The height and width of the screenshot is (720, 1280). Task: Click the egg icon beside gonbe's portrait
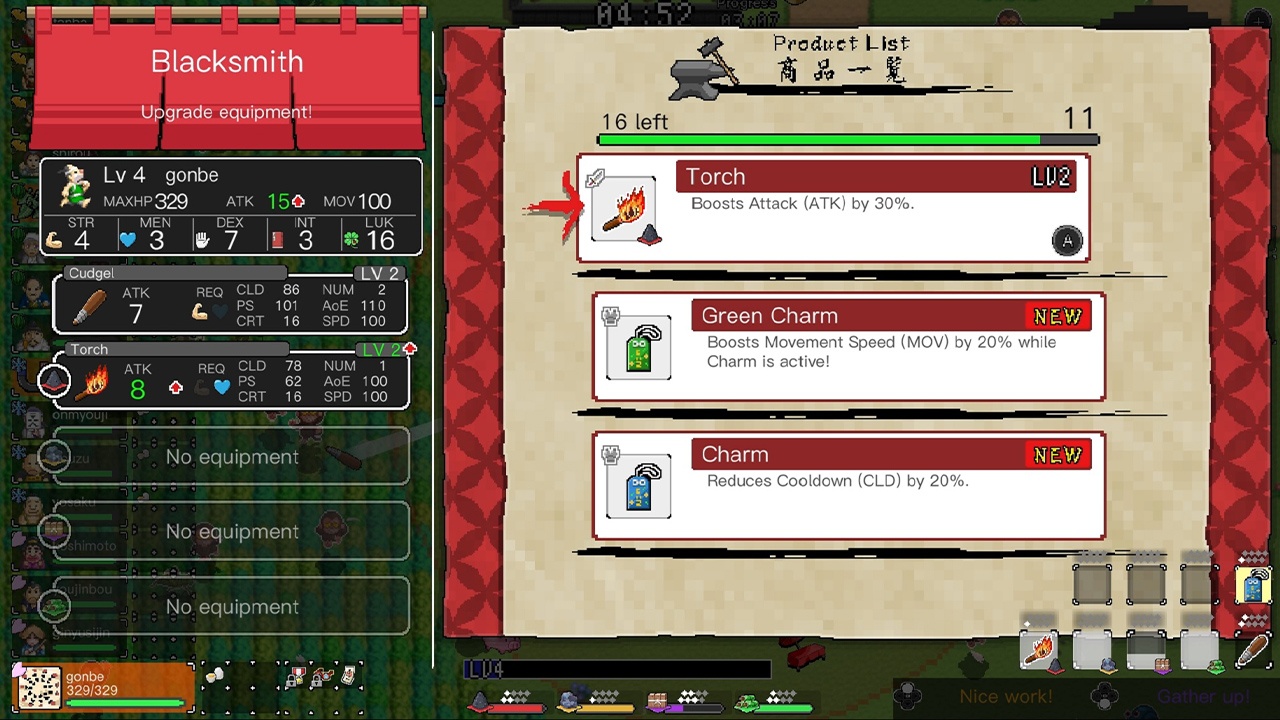pos(213,675)
